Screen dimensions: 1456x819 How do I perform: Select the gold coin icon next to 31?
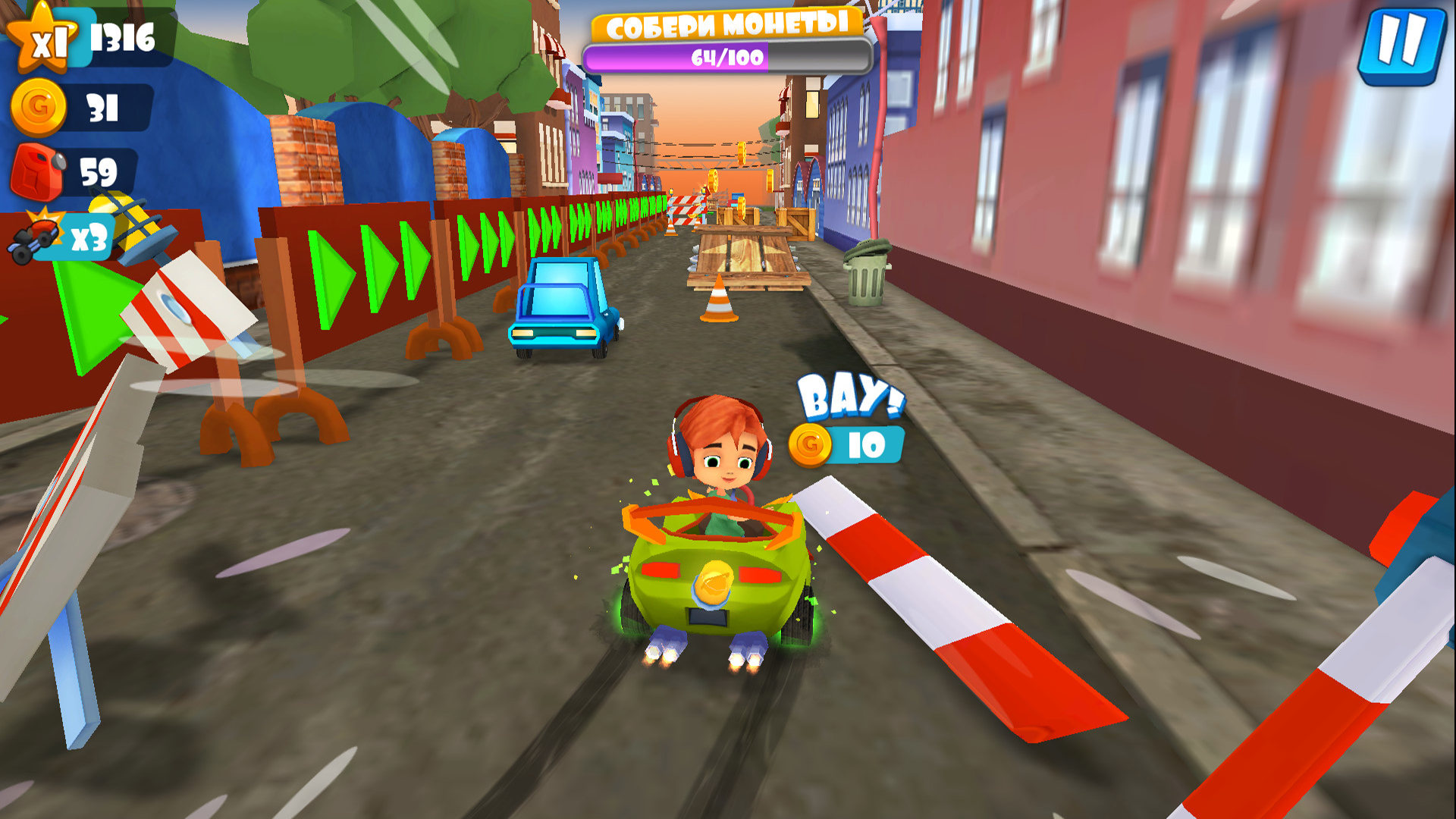tap(36, 108)
